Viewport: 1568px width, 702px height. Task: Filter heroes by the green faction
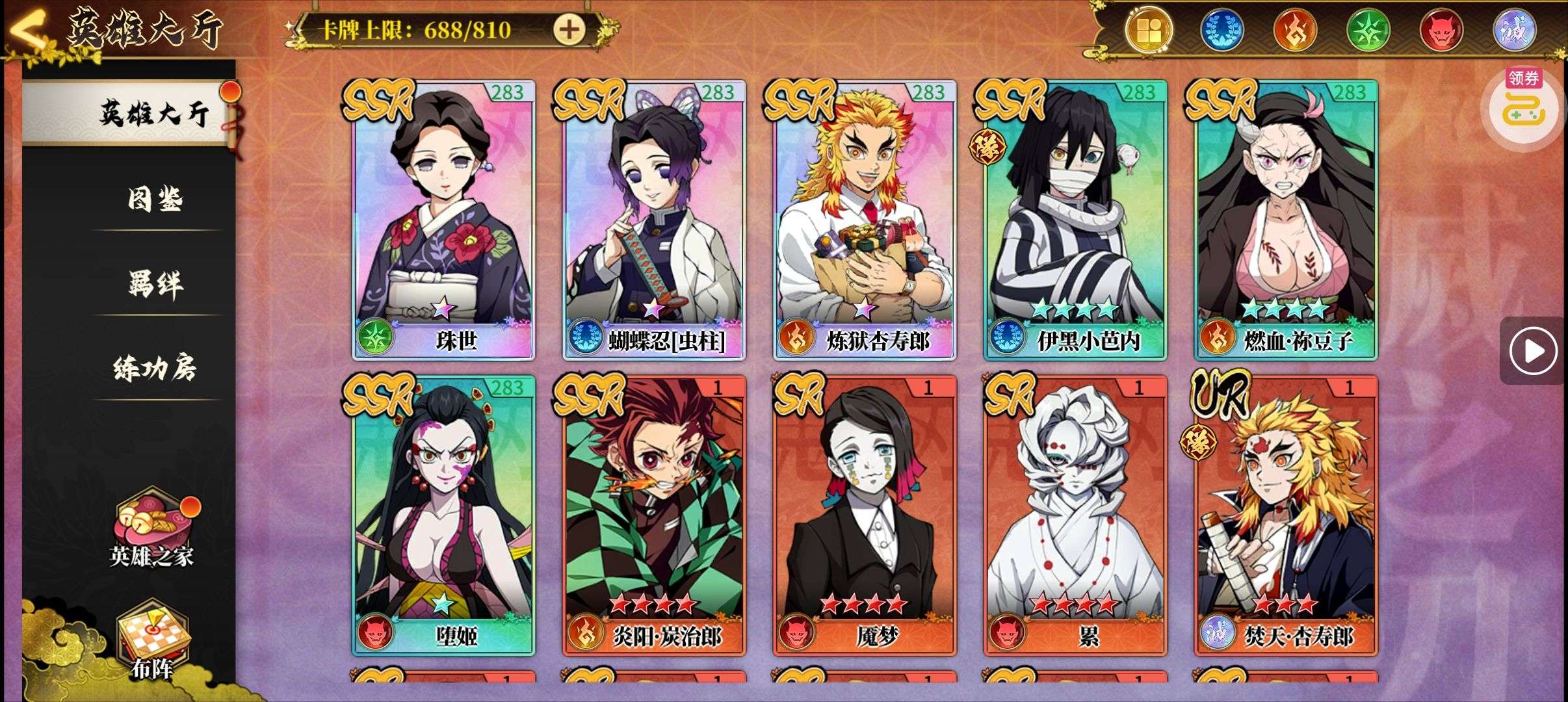1368,30
